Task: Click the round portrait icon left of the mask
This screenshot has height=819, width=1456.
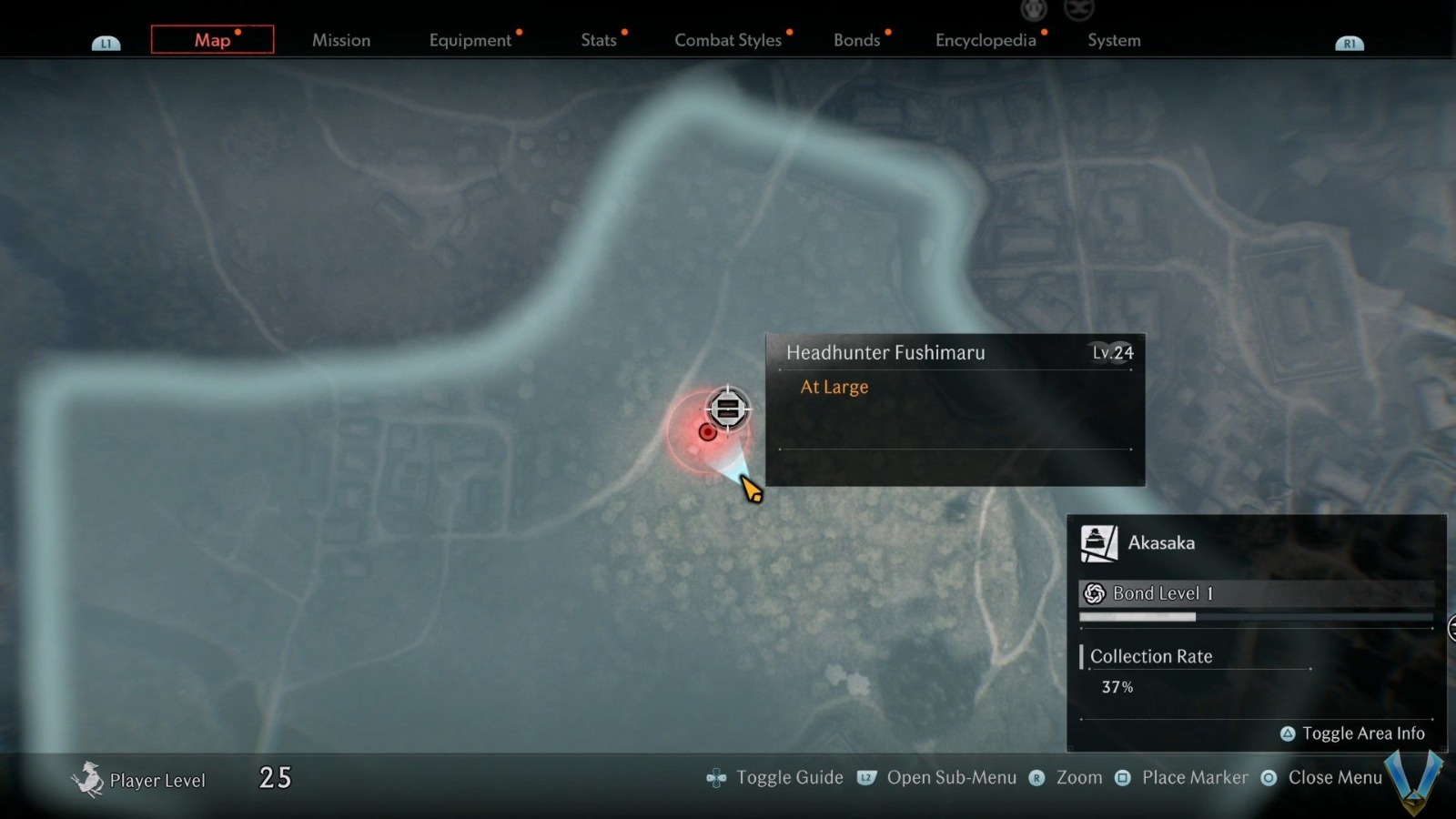Action: click(x=1033, y=11)
